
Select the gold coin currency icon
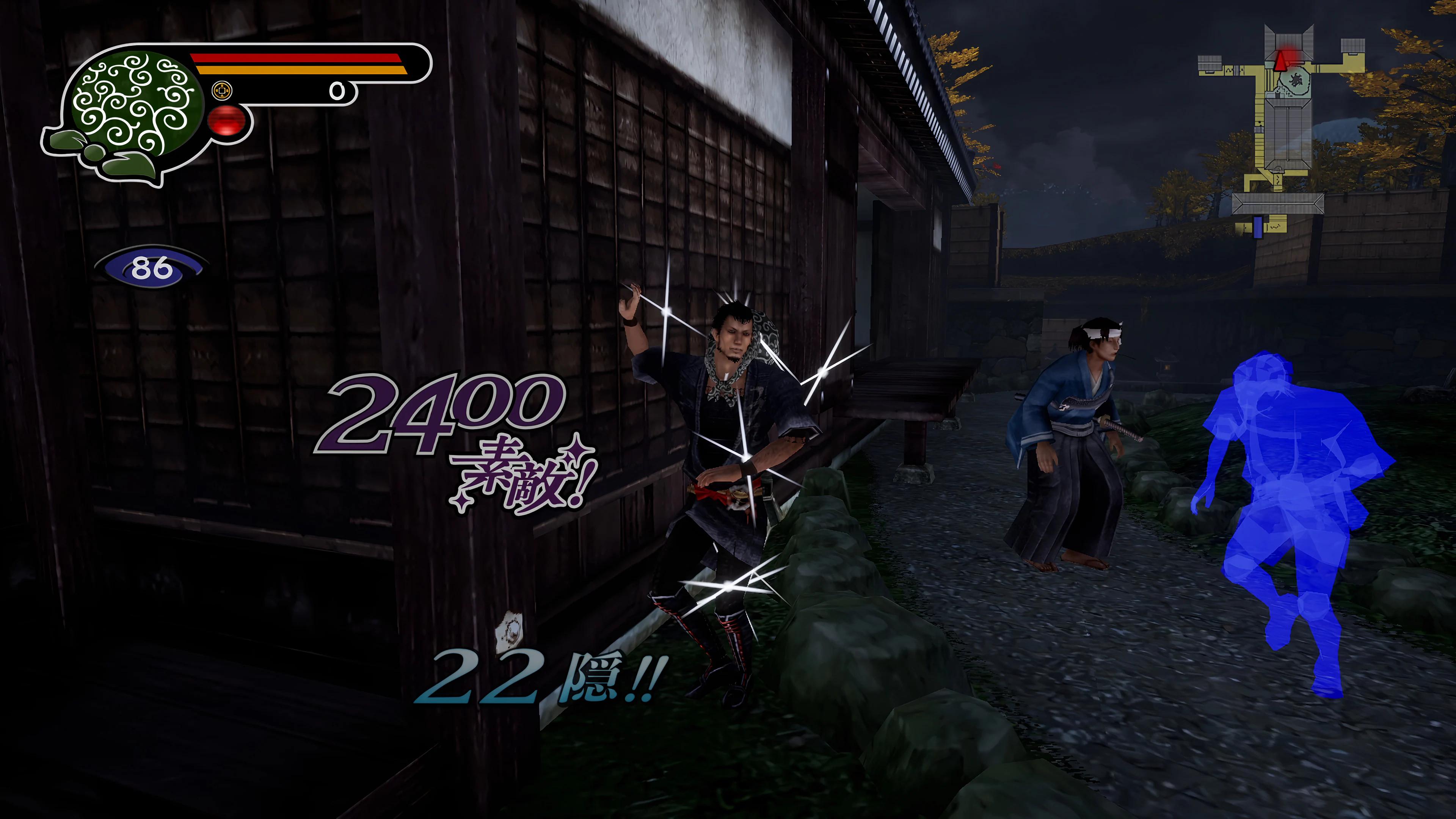click(223, 91)
